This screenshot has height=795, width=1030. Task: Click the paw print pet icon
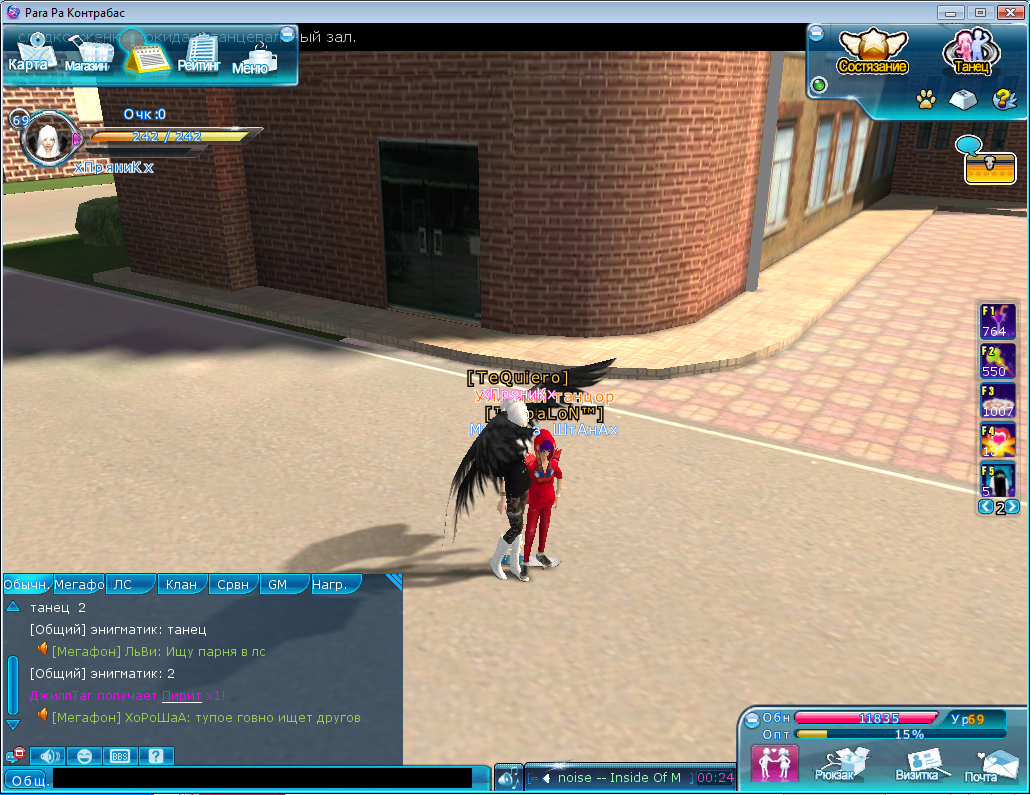click(926, 99)
